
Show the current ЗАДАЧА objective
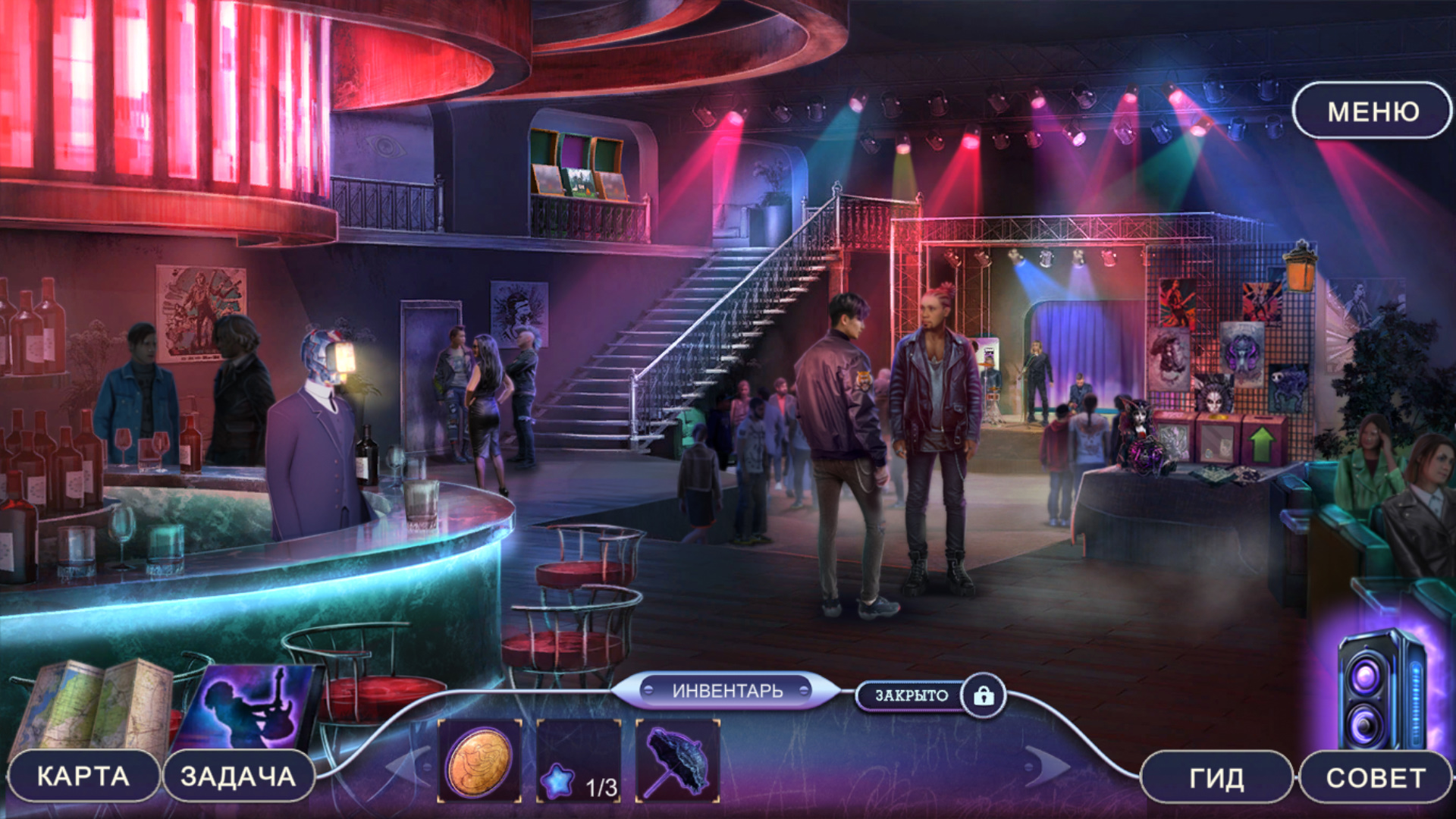(x=238, y=777)
